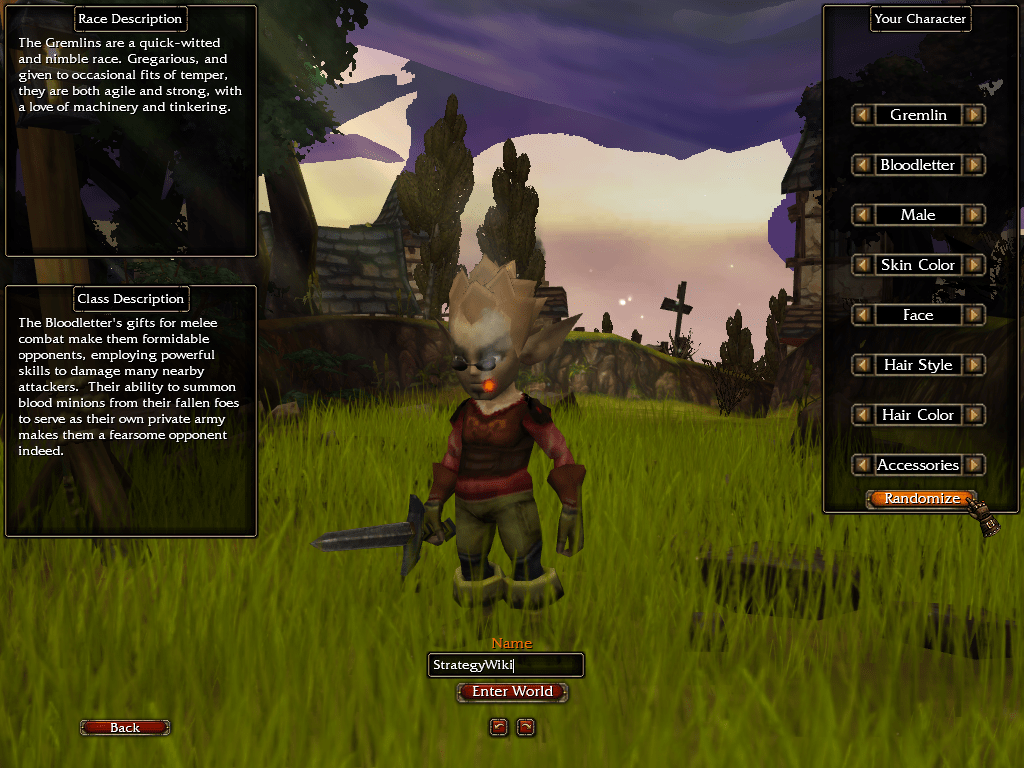1024x768 pixels.
Task: Switch to the previous Accessories option
Action: coord(861,465)
